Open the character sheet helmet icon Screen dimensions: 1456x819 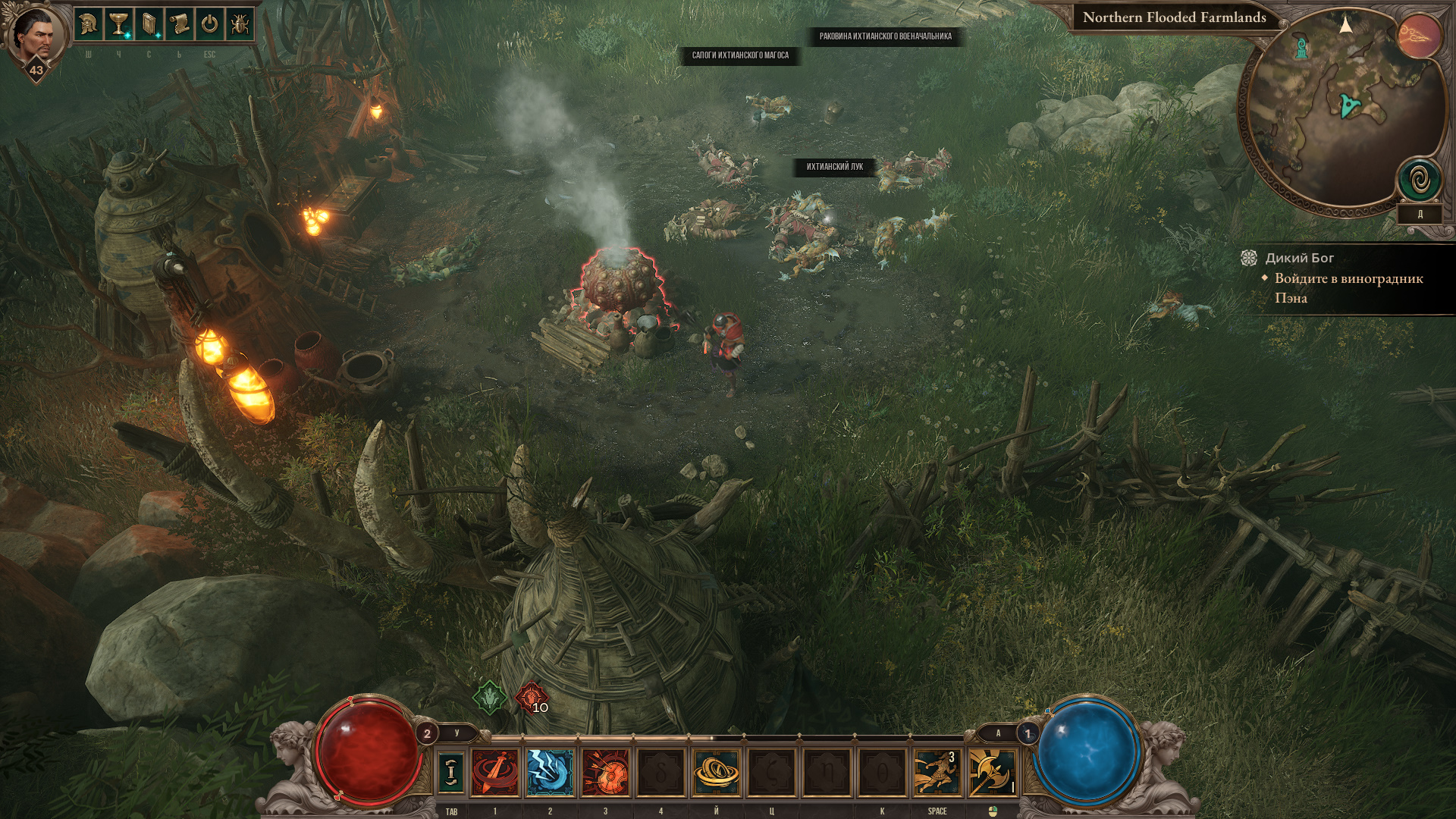pos(88,24)
